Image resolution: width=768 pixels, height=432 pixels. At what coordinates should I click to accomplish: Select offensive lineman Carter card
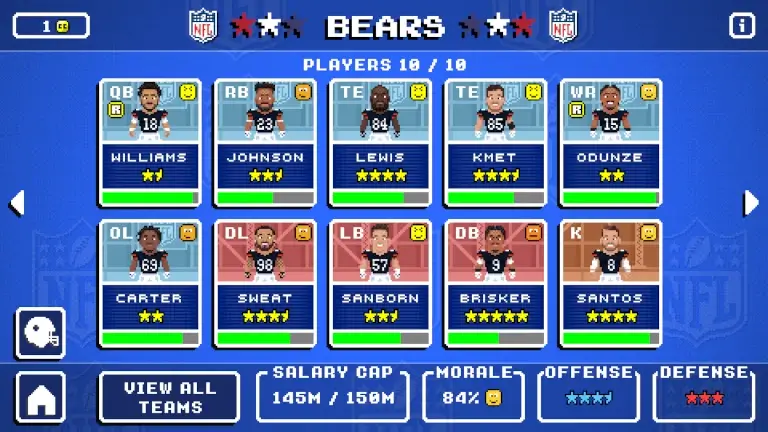tap(150, 283)
